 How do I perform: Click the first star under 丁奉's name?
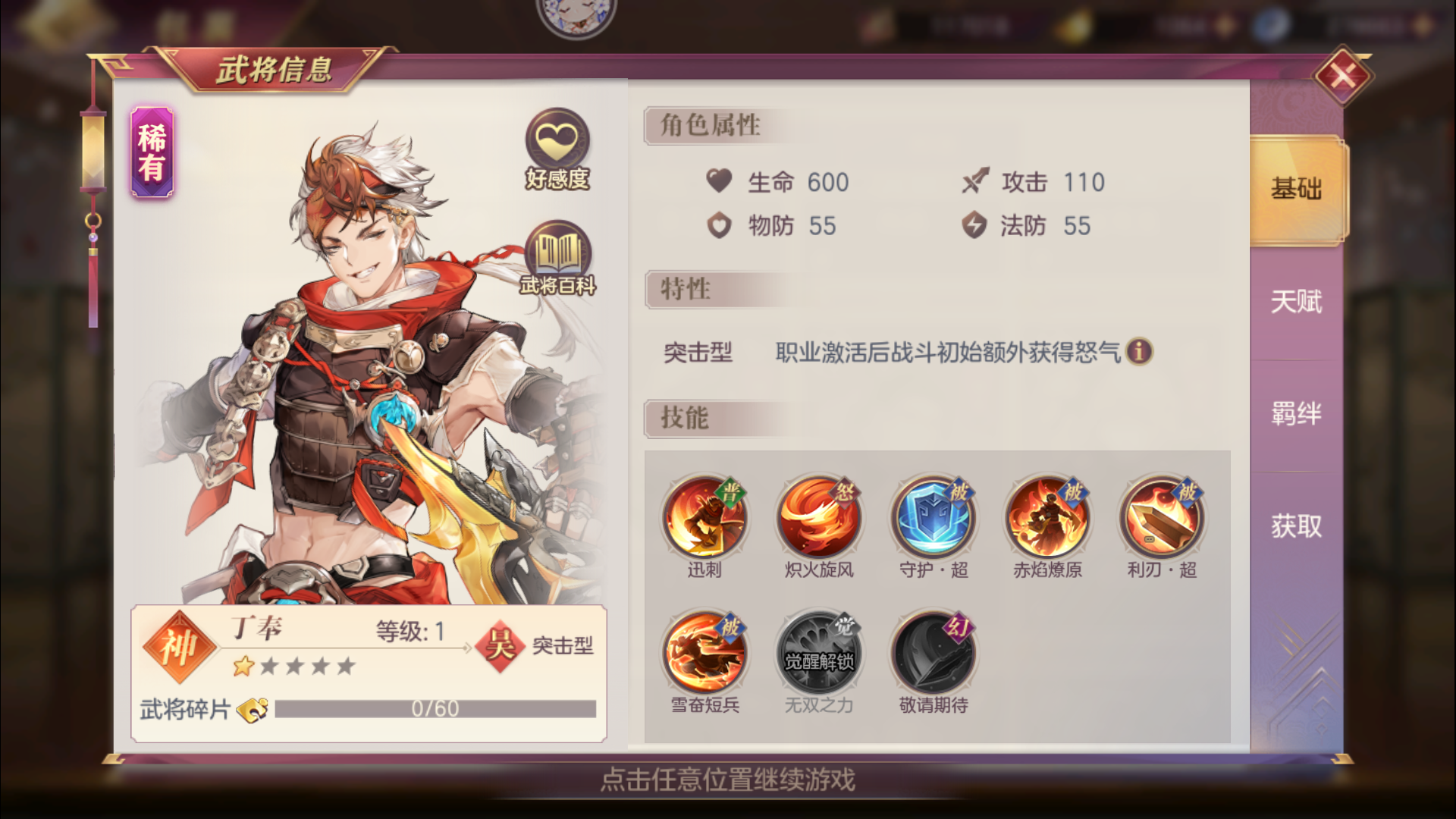pyautogui.click(x=244, y=666)
